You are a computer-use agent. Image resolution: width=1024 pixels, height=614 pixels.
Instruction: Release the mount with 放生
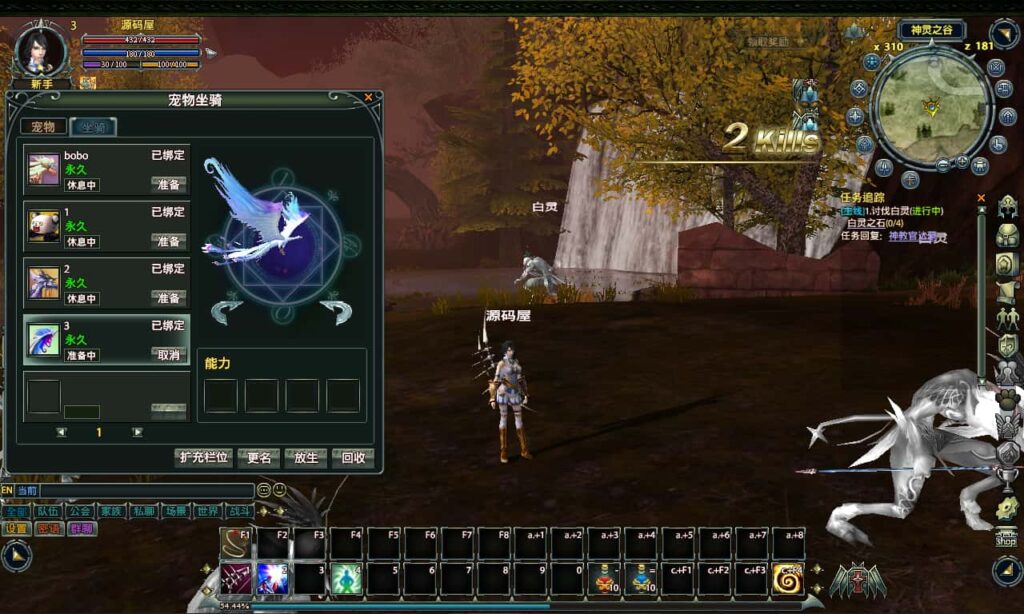(x=306, y=458)
